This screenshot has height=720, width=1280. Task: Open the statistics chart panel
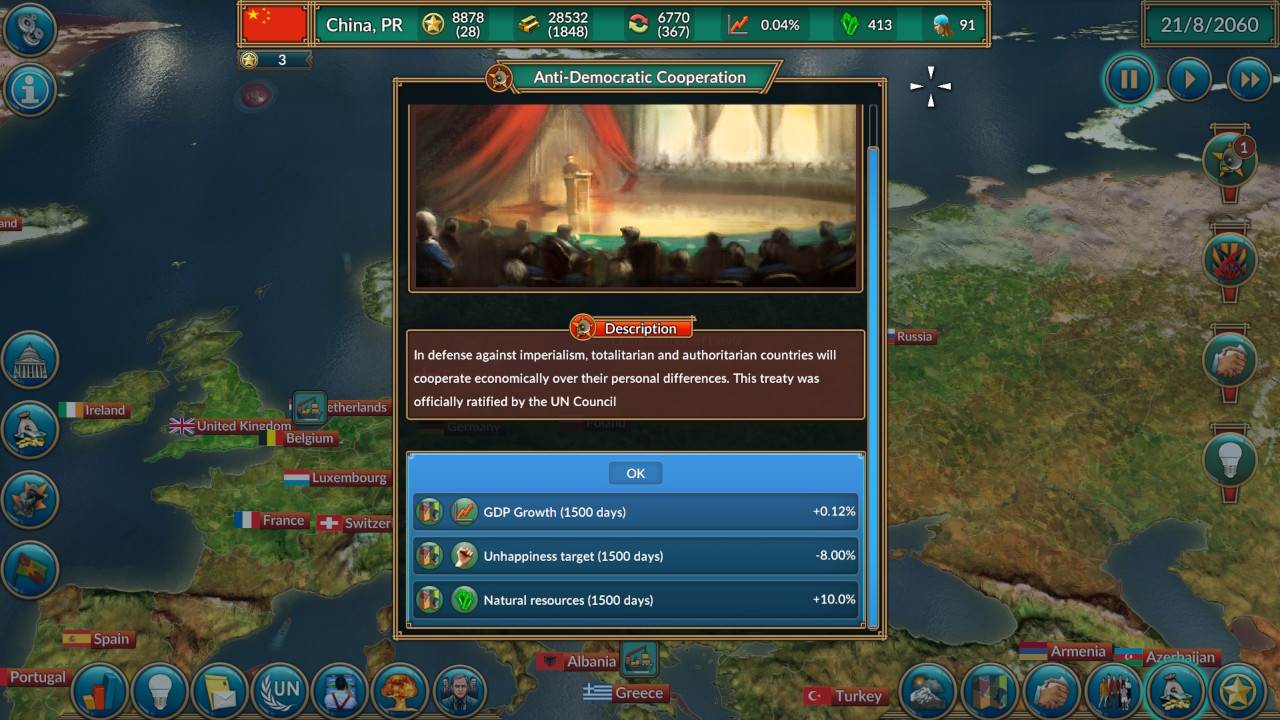click(x=100, y=691)
